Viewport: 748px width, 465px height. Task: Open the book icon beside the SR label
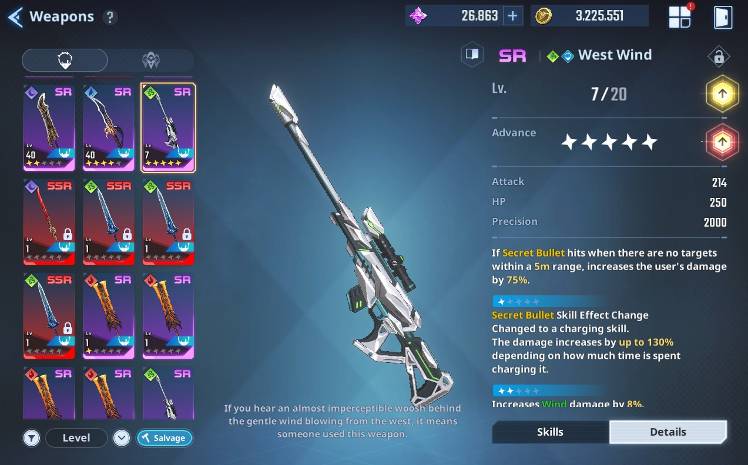coord(472,55)
